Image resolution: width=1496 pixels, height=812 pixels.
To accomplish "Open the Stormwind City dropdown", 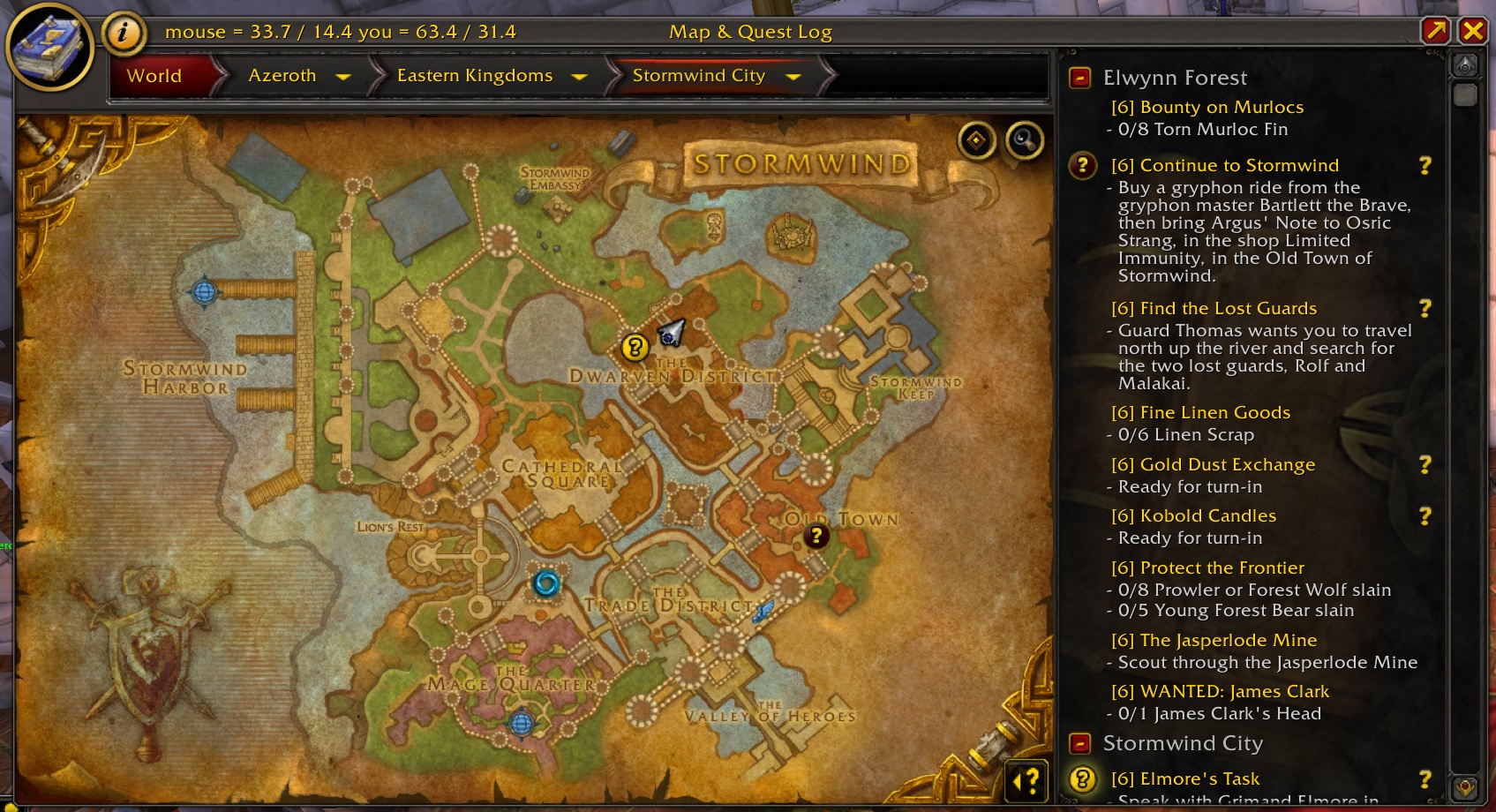I will click(793, 77).
